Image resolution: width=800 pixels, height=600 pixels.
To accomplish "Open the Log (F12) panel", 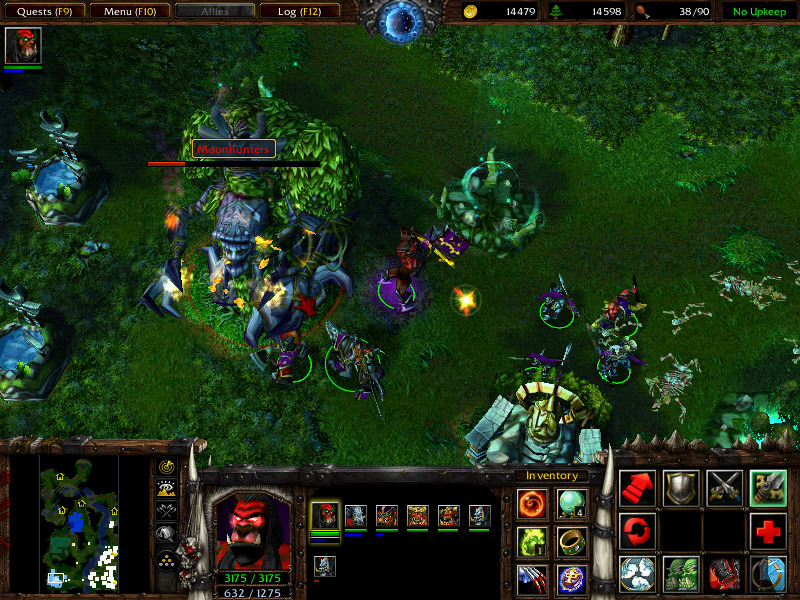I will pyautogui.click(x=299, y=12).
